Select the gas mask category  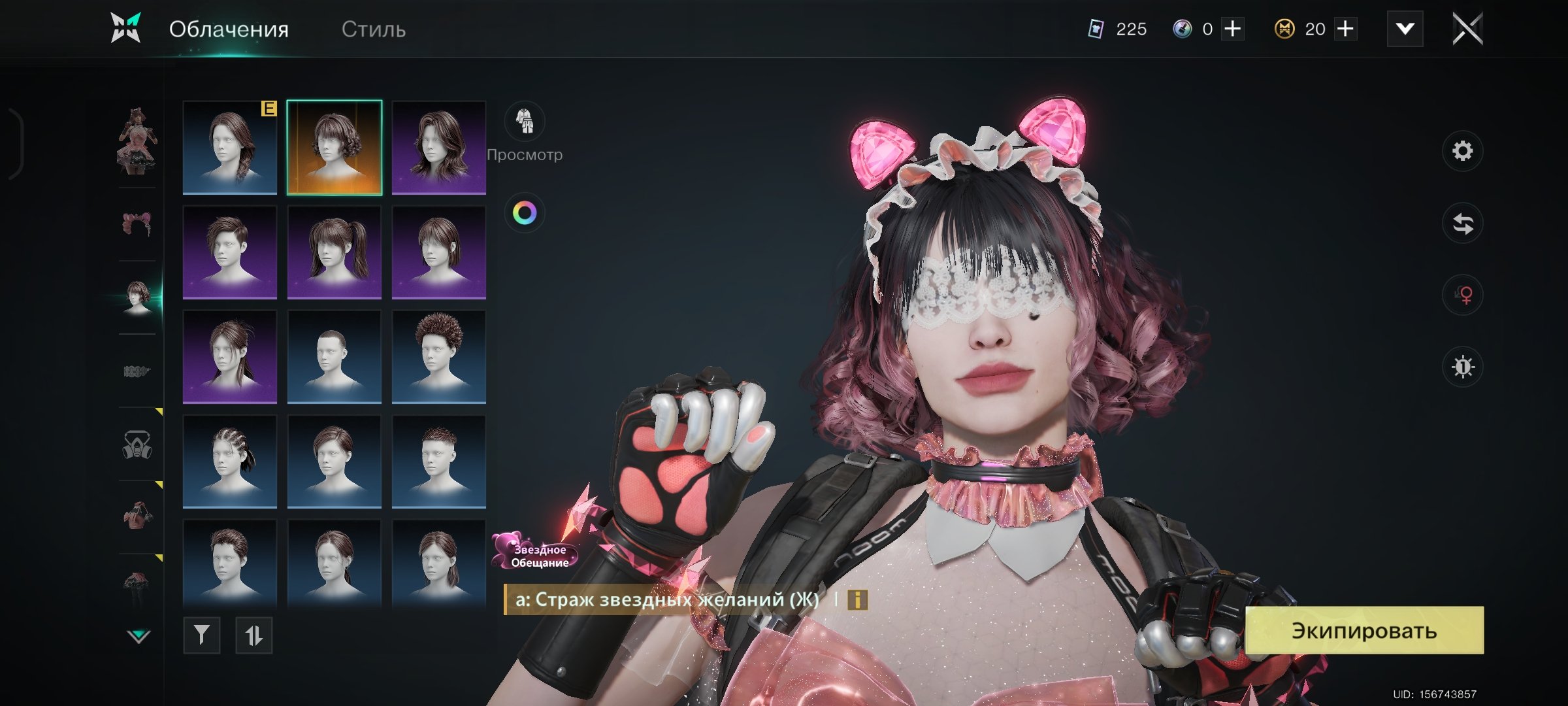(x=137, y=446)
